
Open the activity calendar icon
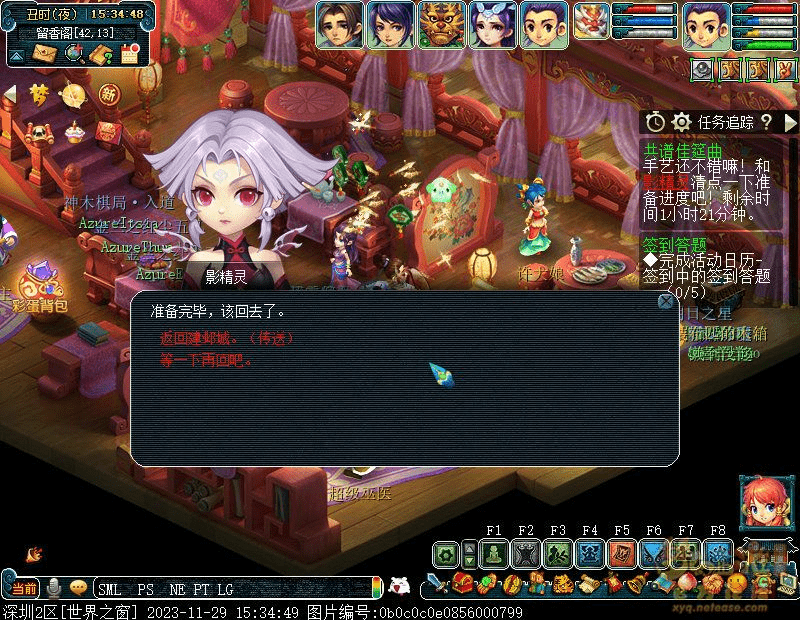click(130, 54)
